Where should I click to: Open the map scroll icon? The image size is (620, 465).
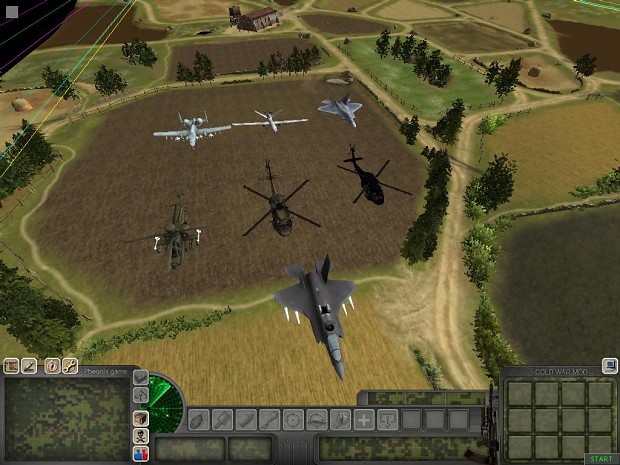click(x=11, y=366)
